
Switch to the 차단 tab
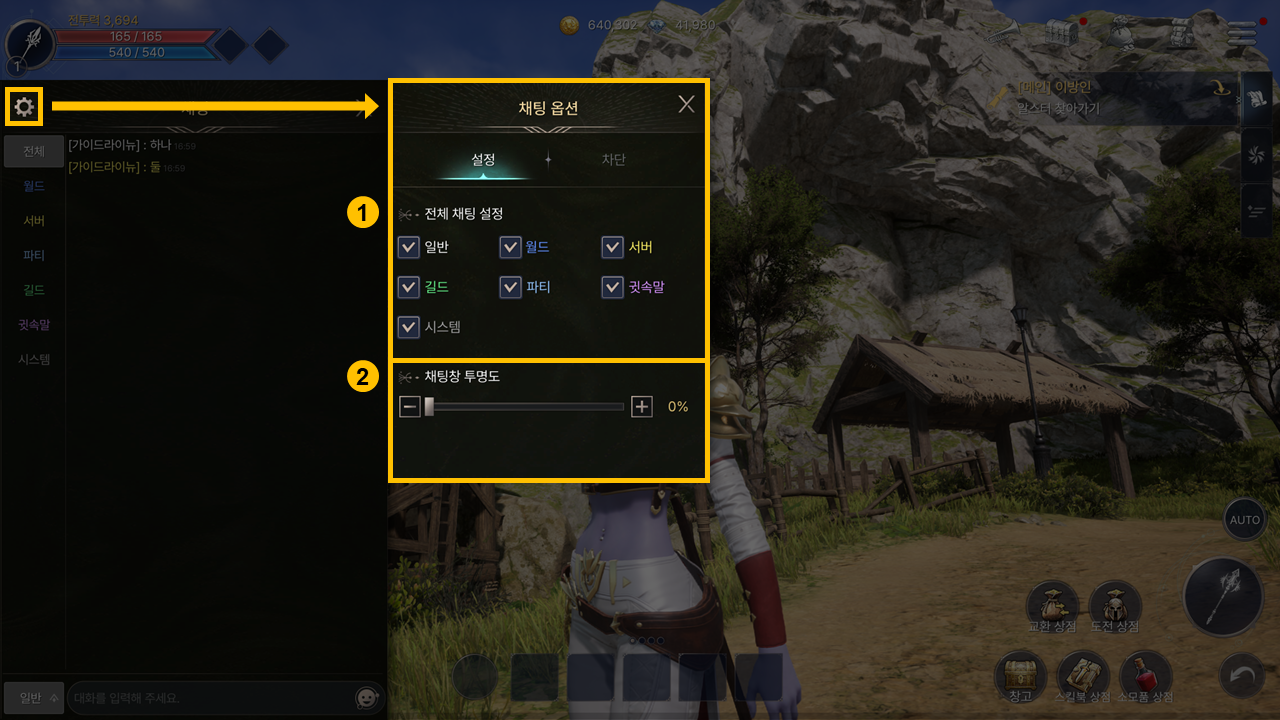pyautogui.click(x=613, y=160)
